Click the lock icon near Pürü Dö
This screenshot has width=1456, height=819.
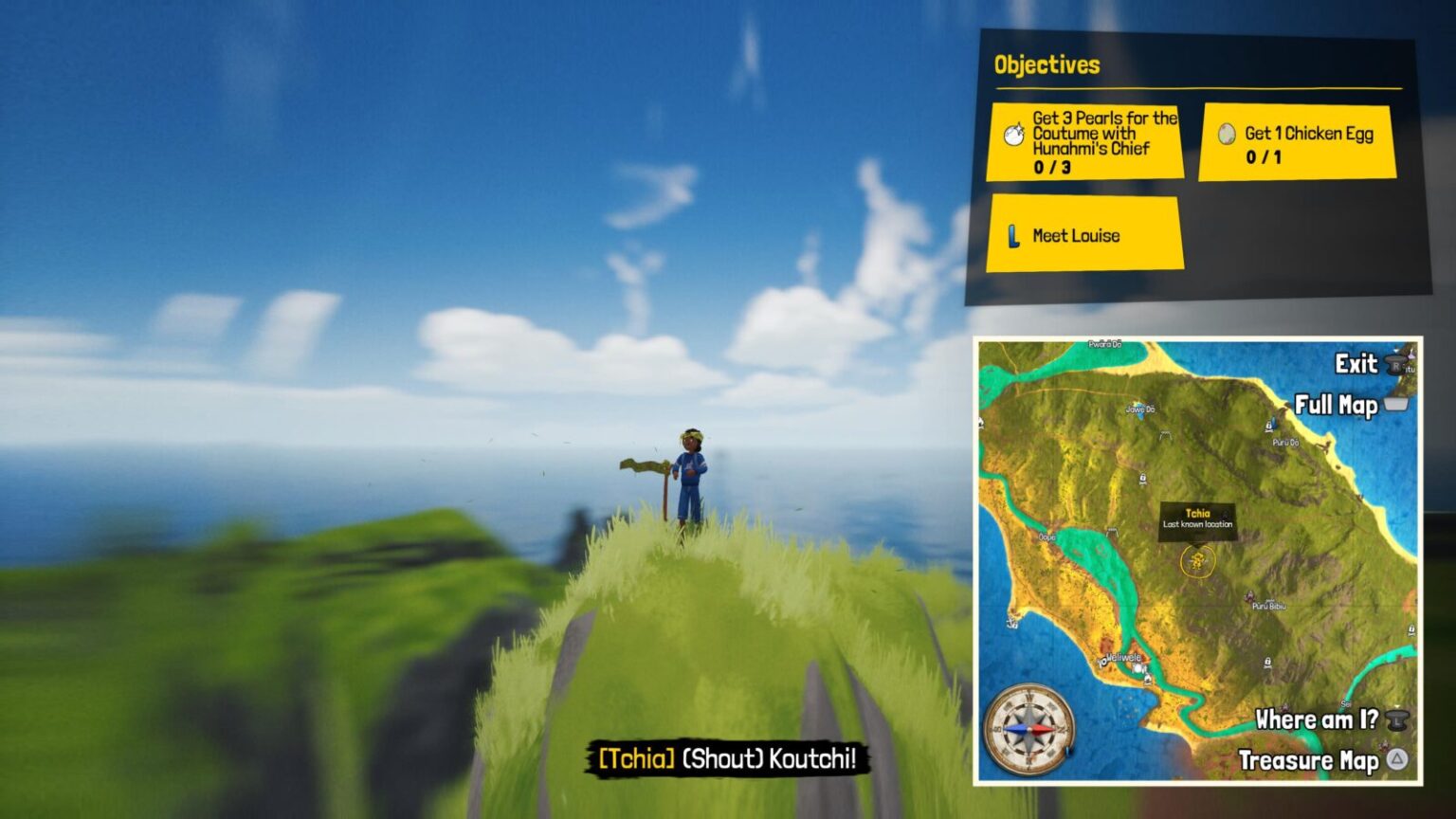tap(1269, 424)
